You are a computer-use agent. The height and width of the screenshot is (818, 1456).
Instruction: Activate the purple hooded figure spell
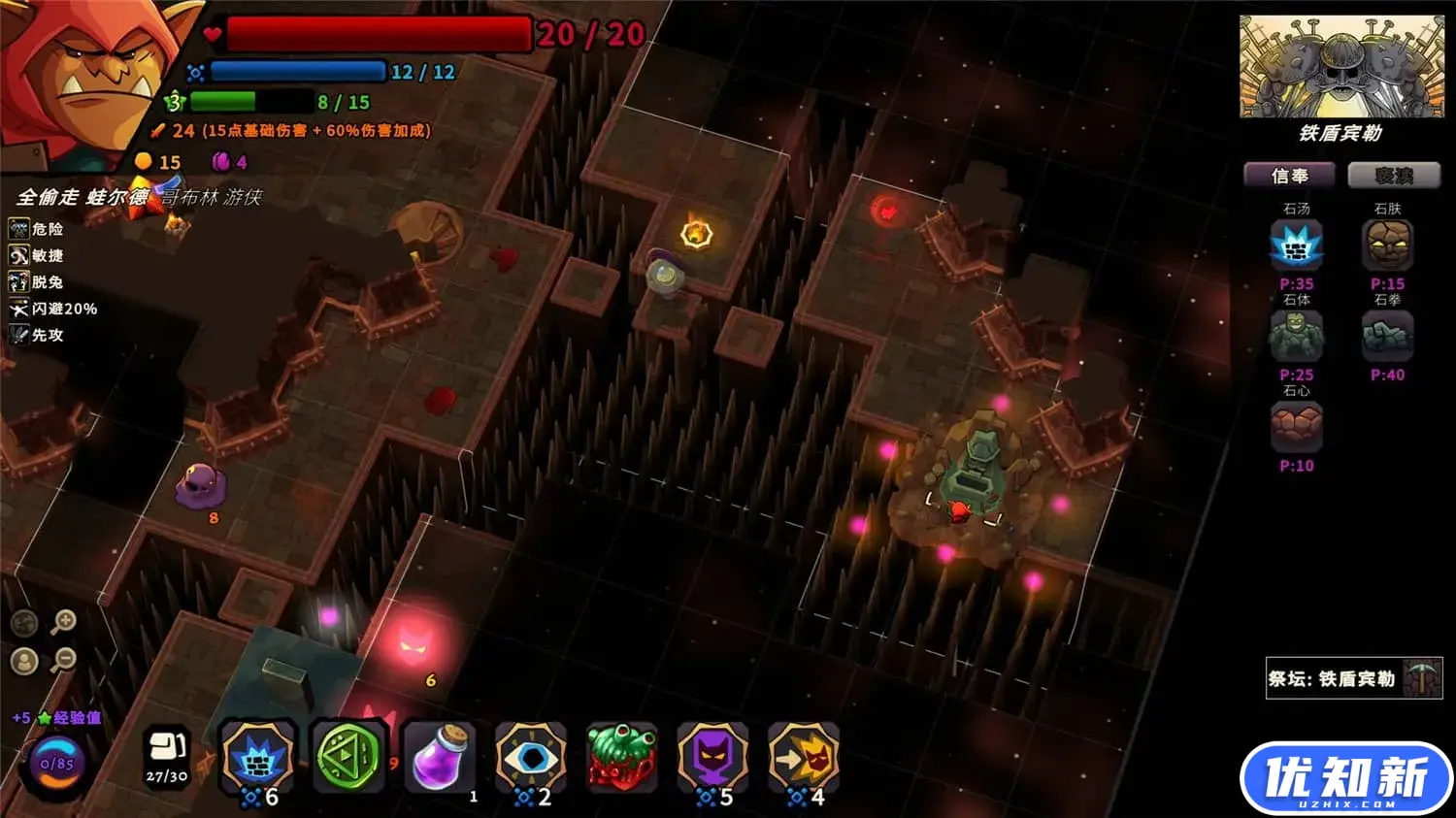tap(713, 757)
